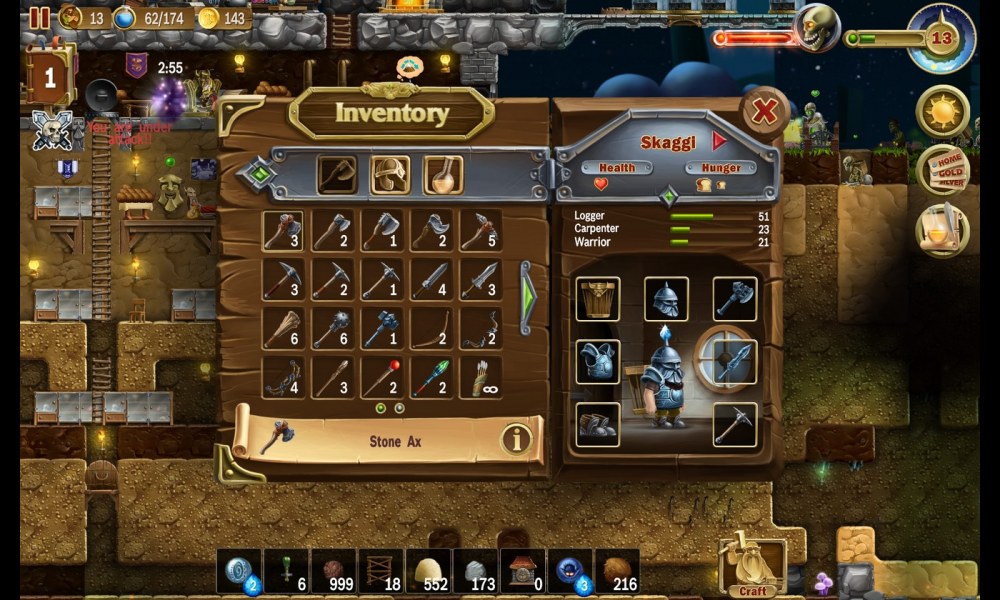The width and height of the screenshot is (1000, 600).
Task: Select the equipped boots slot
Action: click(598, 424)
